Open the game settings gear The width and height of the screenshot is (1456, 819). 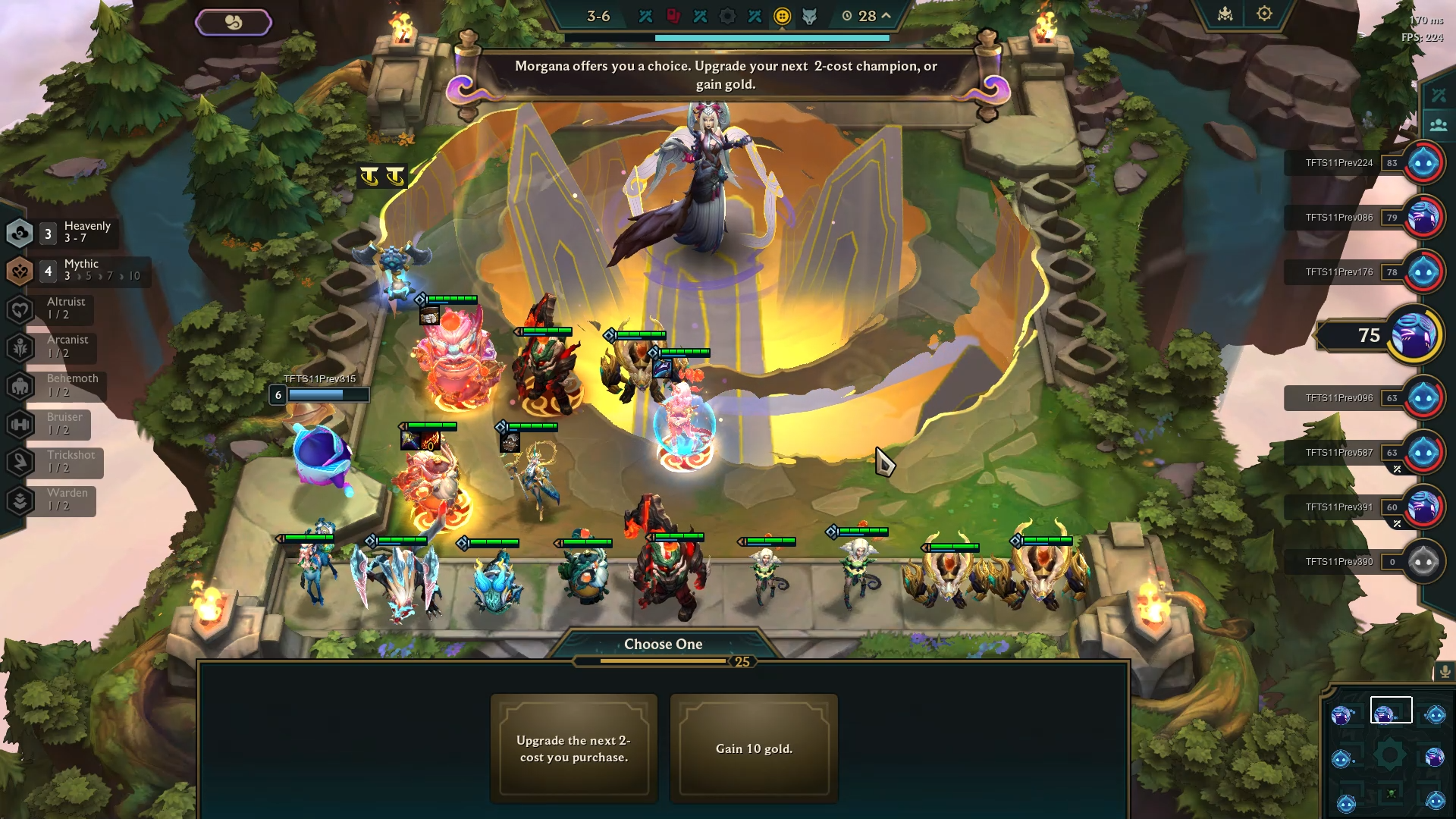click(x=1263, y=13)
